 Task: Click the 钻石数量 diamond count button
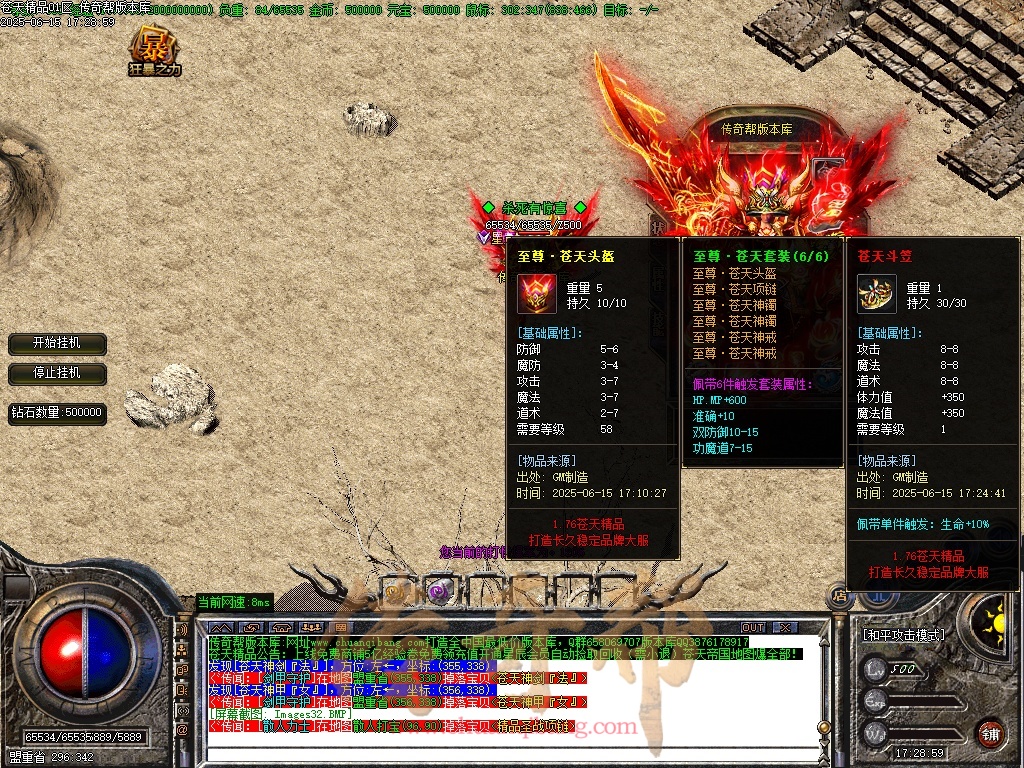pos(57,412)
